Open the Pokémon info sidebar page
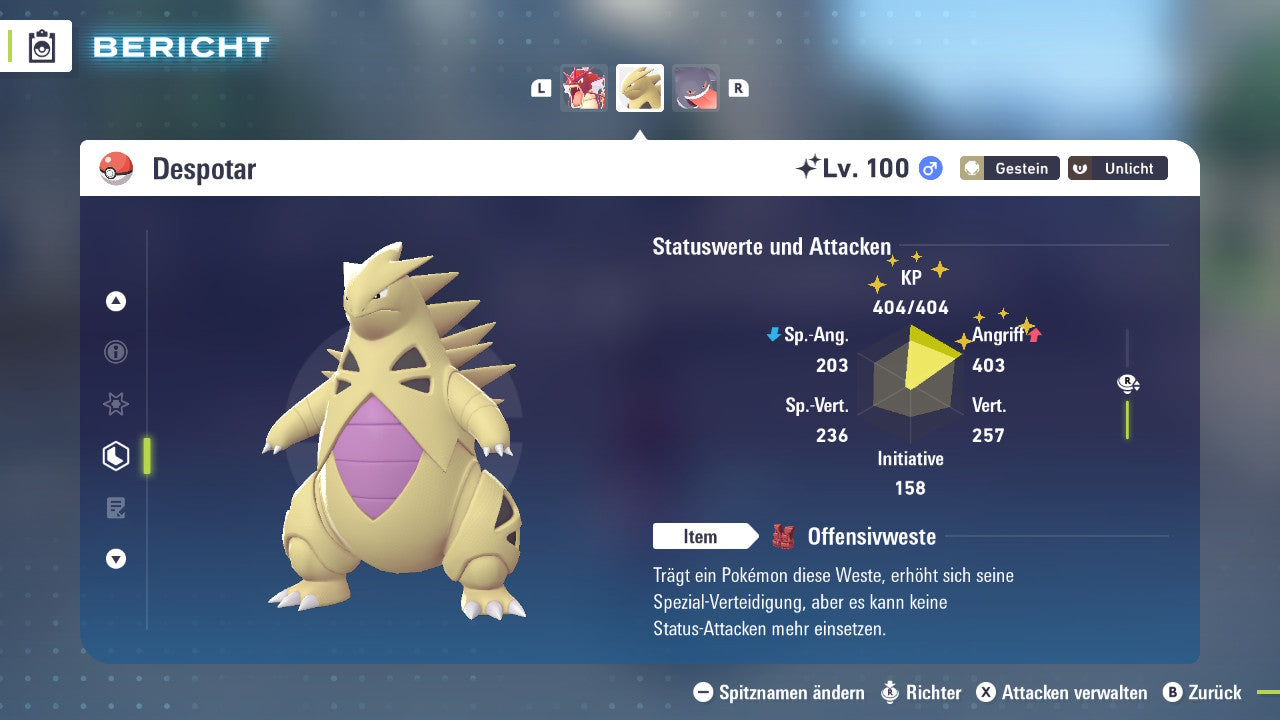The height and width of the screenshot is (720, 1280). 116,352
